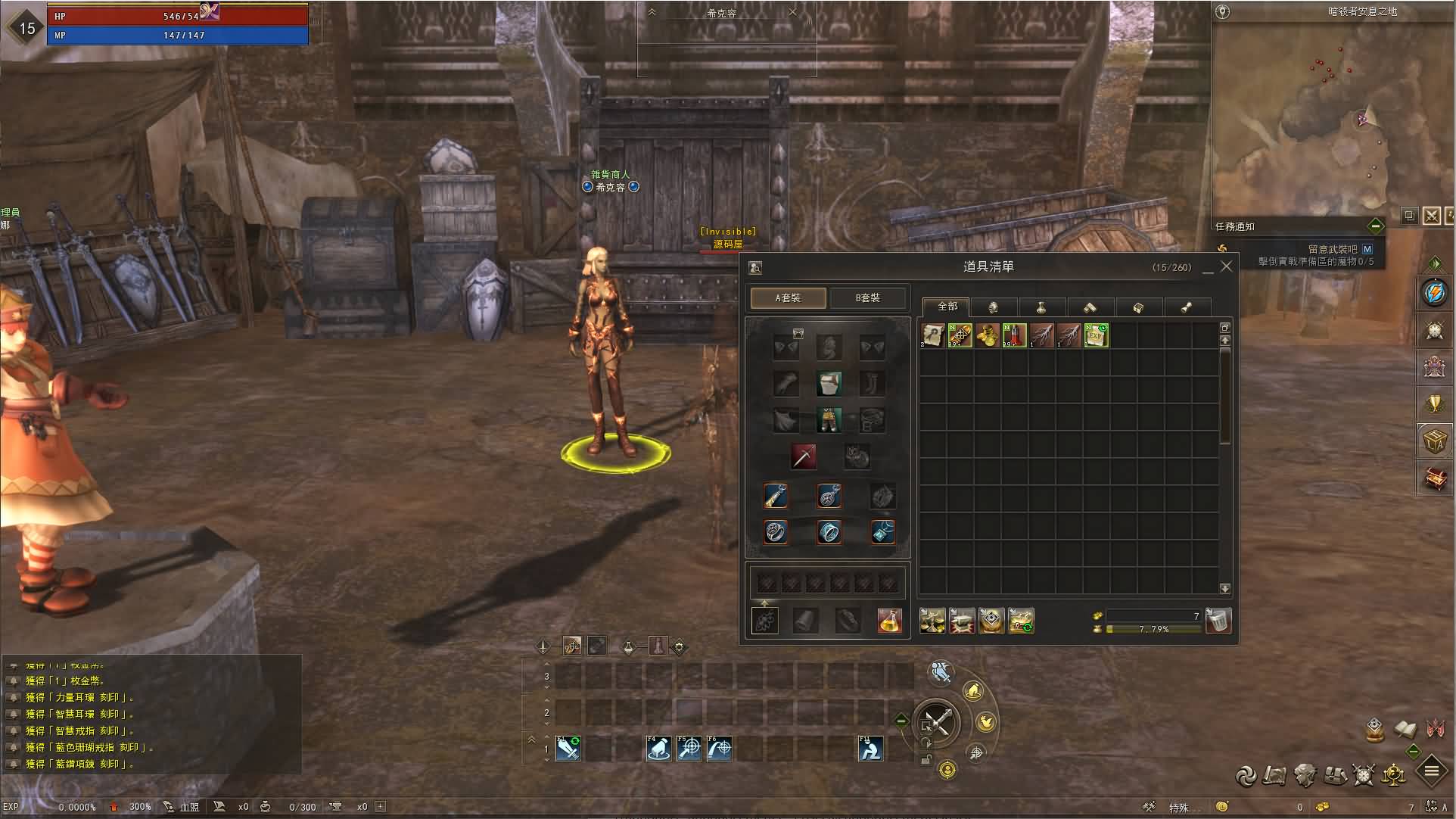Open the scales trading icon in inventory footer
Screen dimensions: 1456x819
932,621
